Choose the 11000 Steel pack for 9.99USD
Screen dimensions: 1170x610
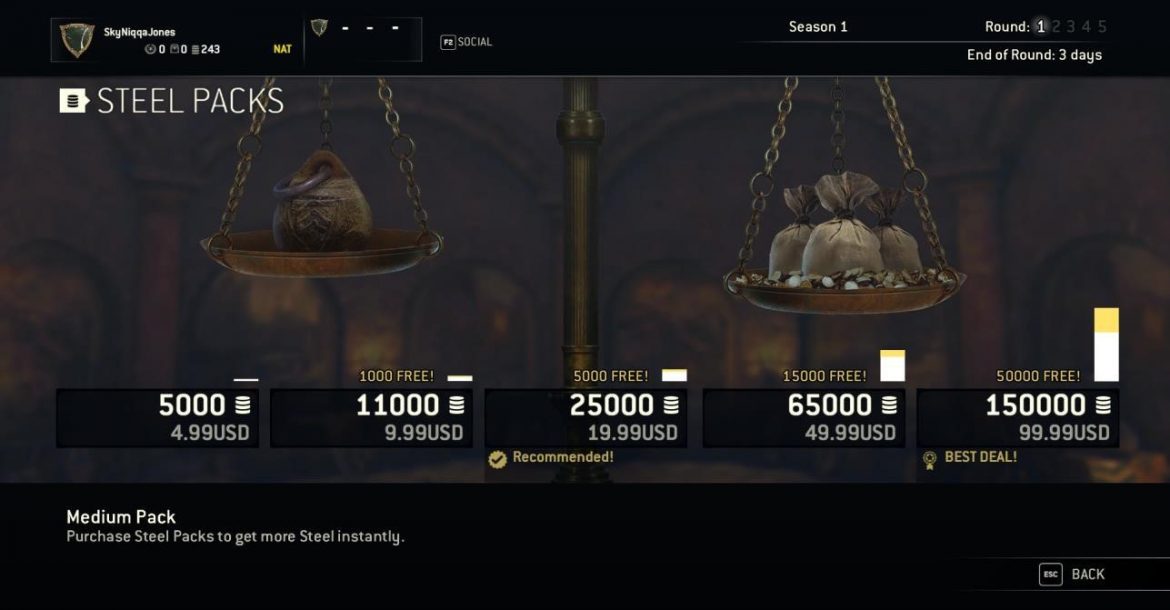pos(371,418)
